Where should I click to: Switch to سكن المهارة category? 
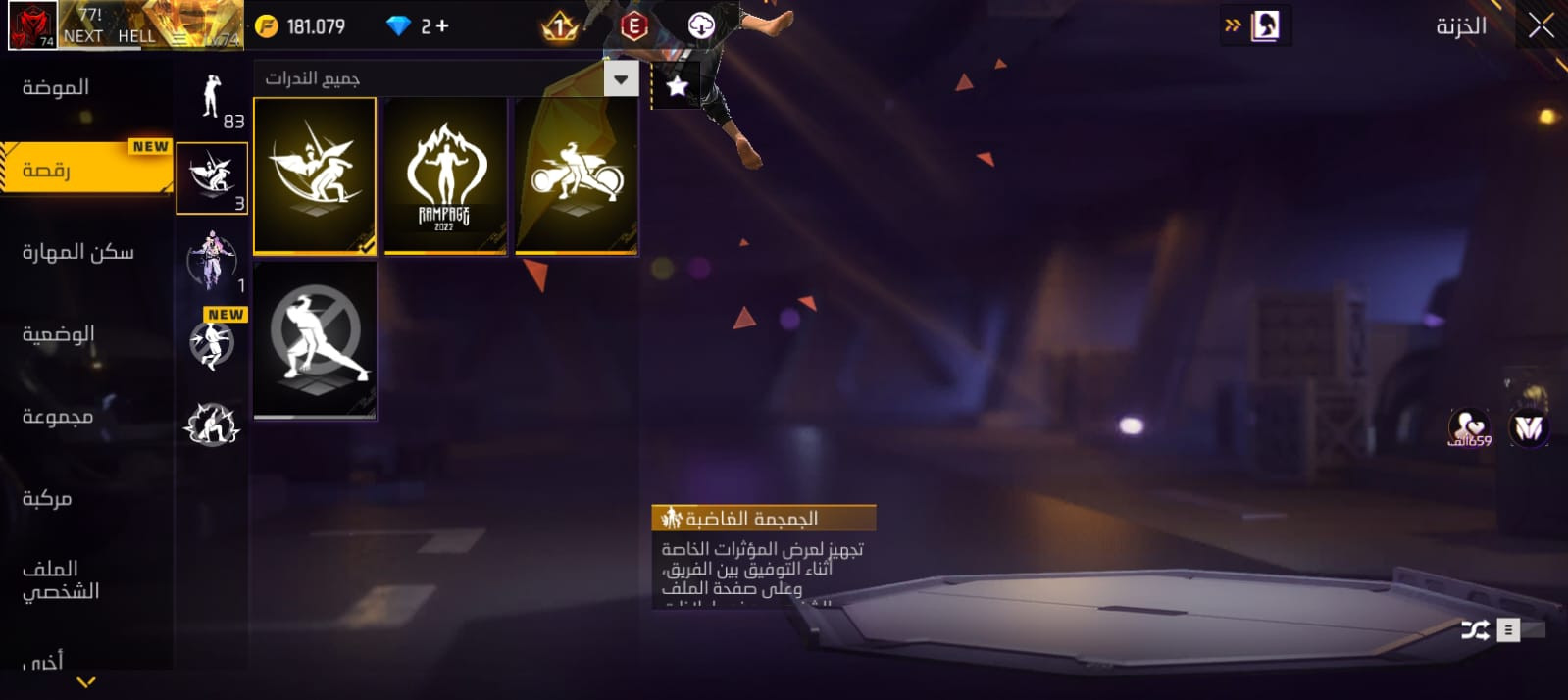(77, 253)
